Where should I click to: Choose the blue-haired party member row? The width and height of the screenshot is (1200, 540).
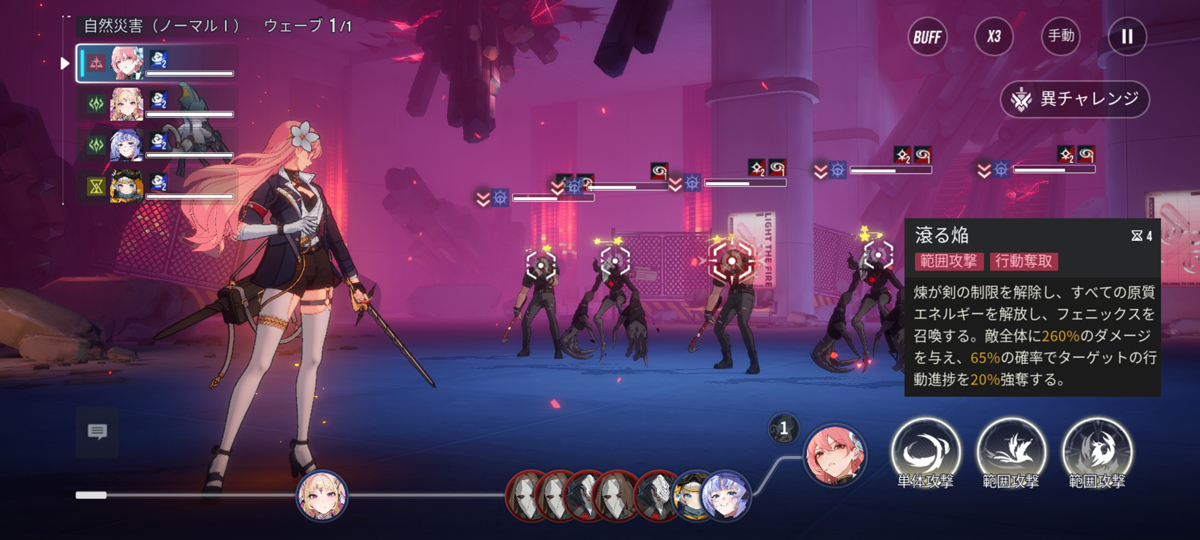point(157,145)
